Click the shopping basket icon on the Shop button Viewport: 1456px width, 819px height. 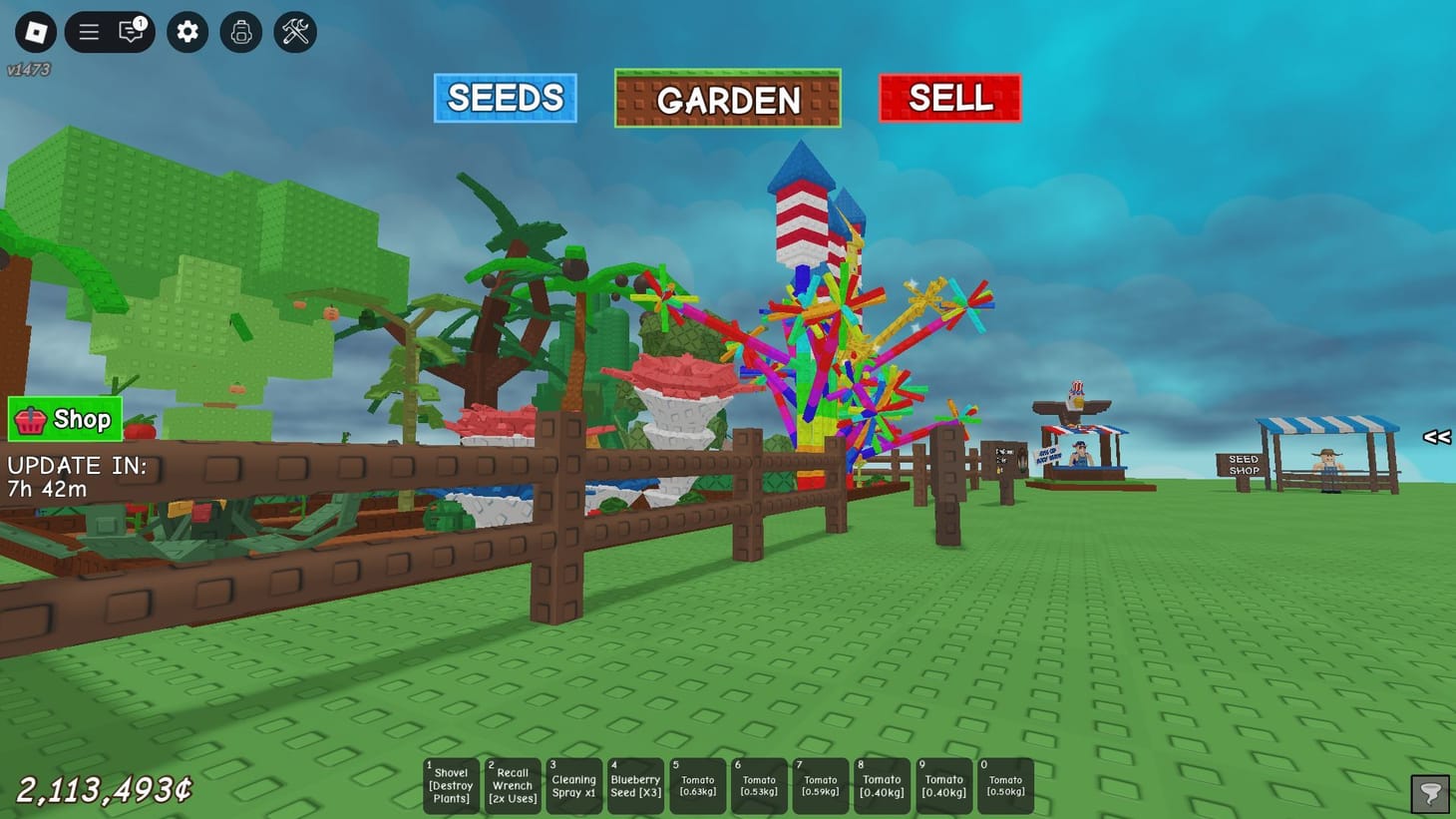pyautogui.click(x=31, y=419)
